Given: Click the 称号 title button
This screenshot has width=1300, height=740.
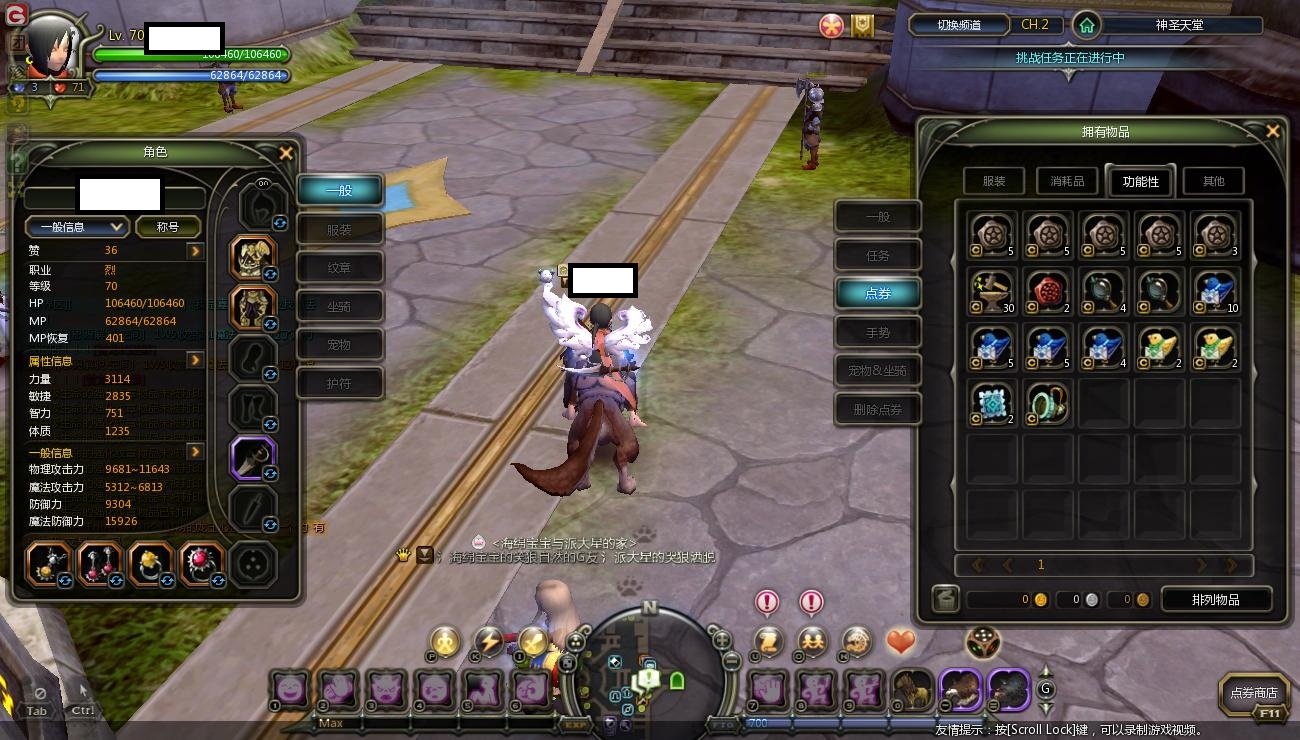Looking at the screenshot, I should tap(167, 227).
